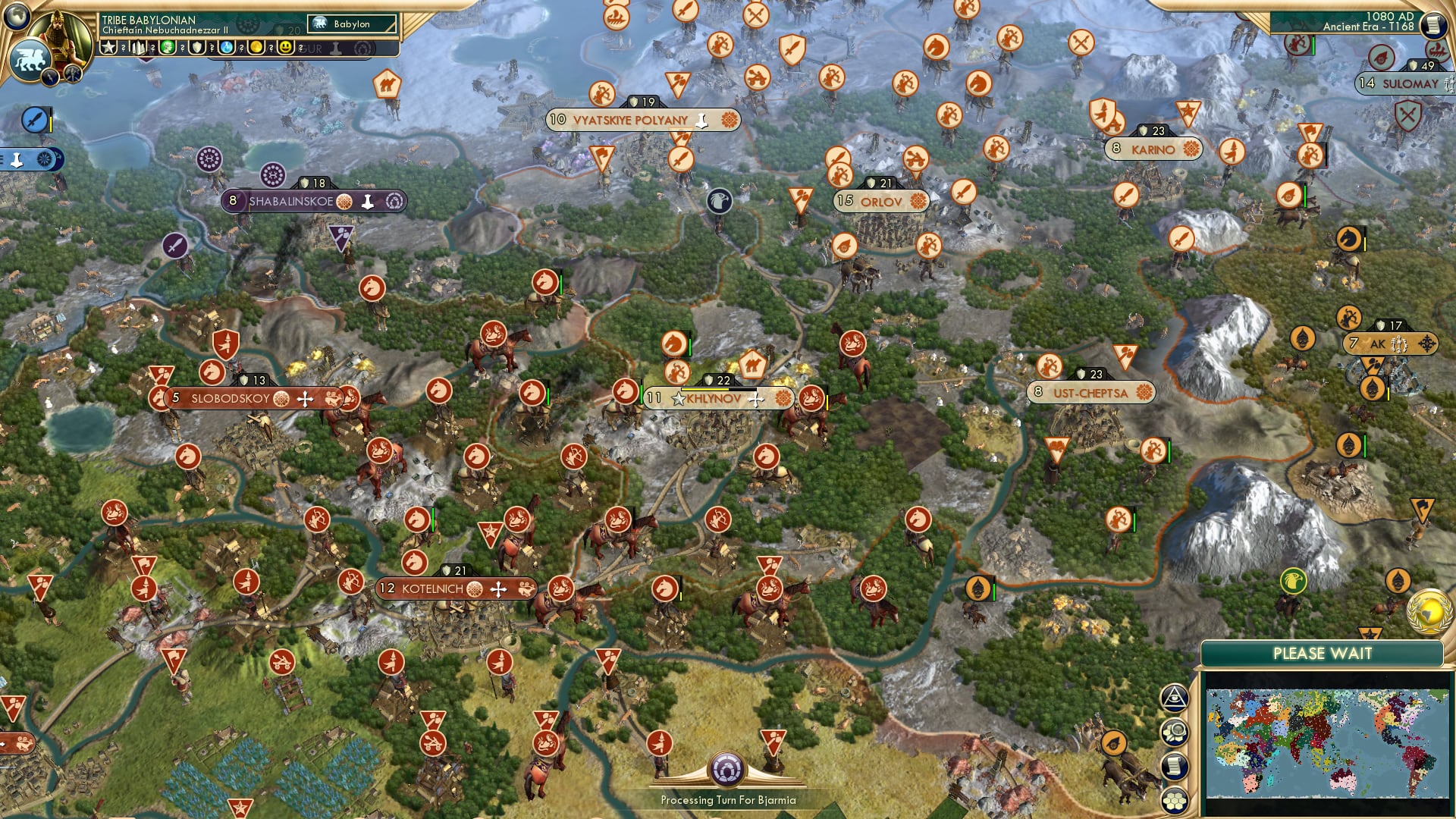
Task: Click the hammer icon below the leader portrait
Action: point(73,73)
